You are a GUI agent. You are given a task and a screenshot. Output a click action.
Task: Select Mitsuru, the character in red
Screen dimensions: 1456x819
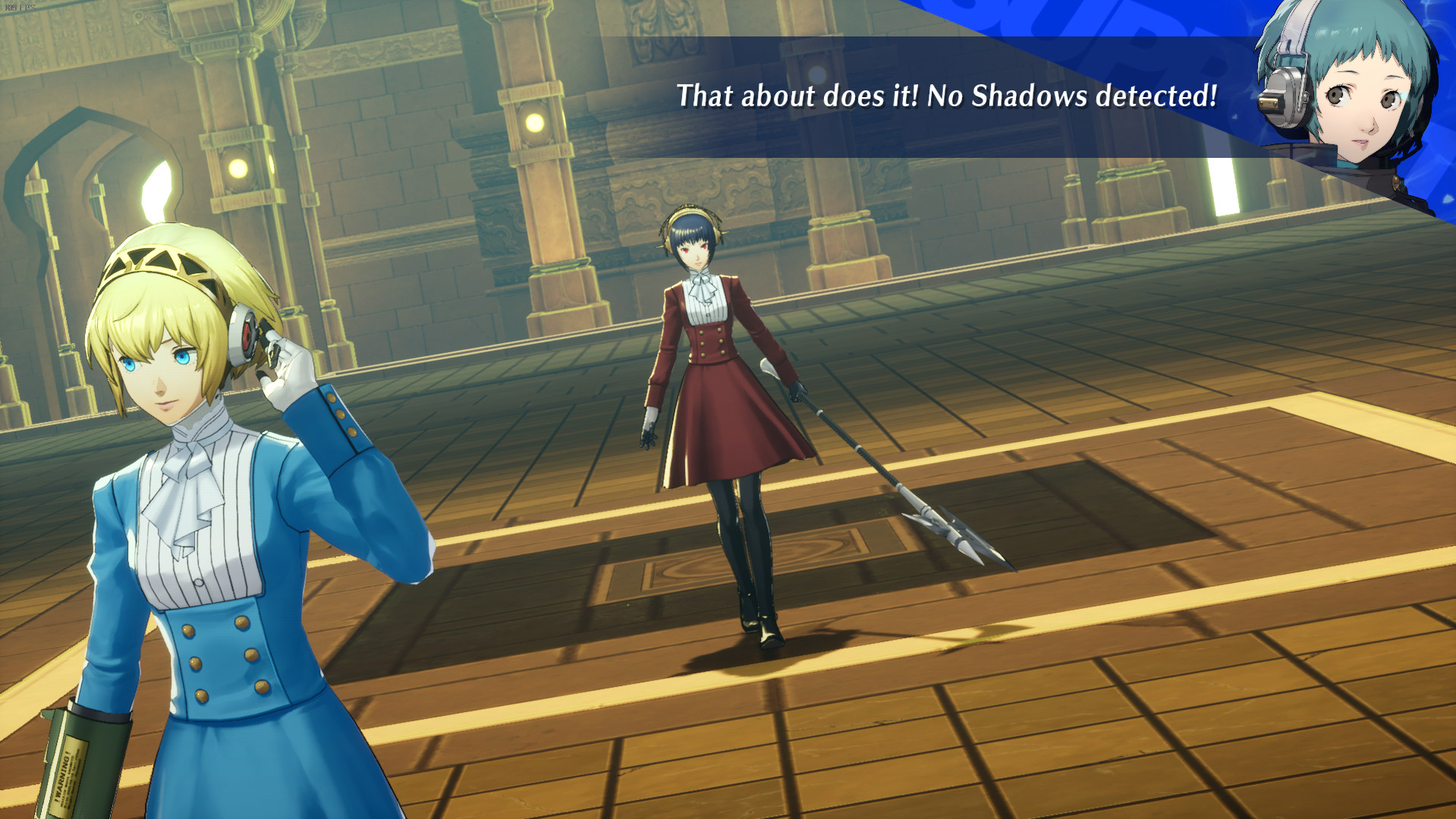(706, 380)
